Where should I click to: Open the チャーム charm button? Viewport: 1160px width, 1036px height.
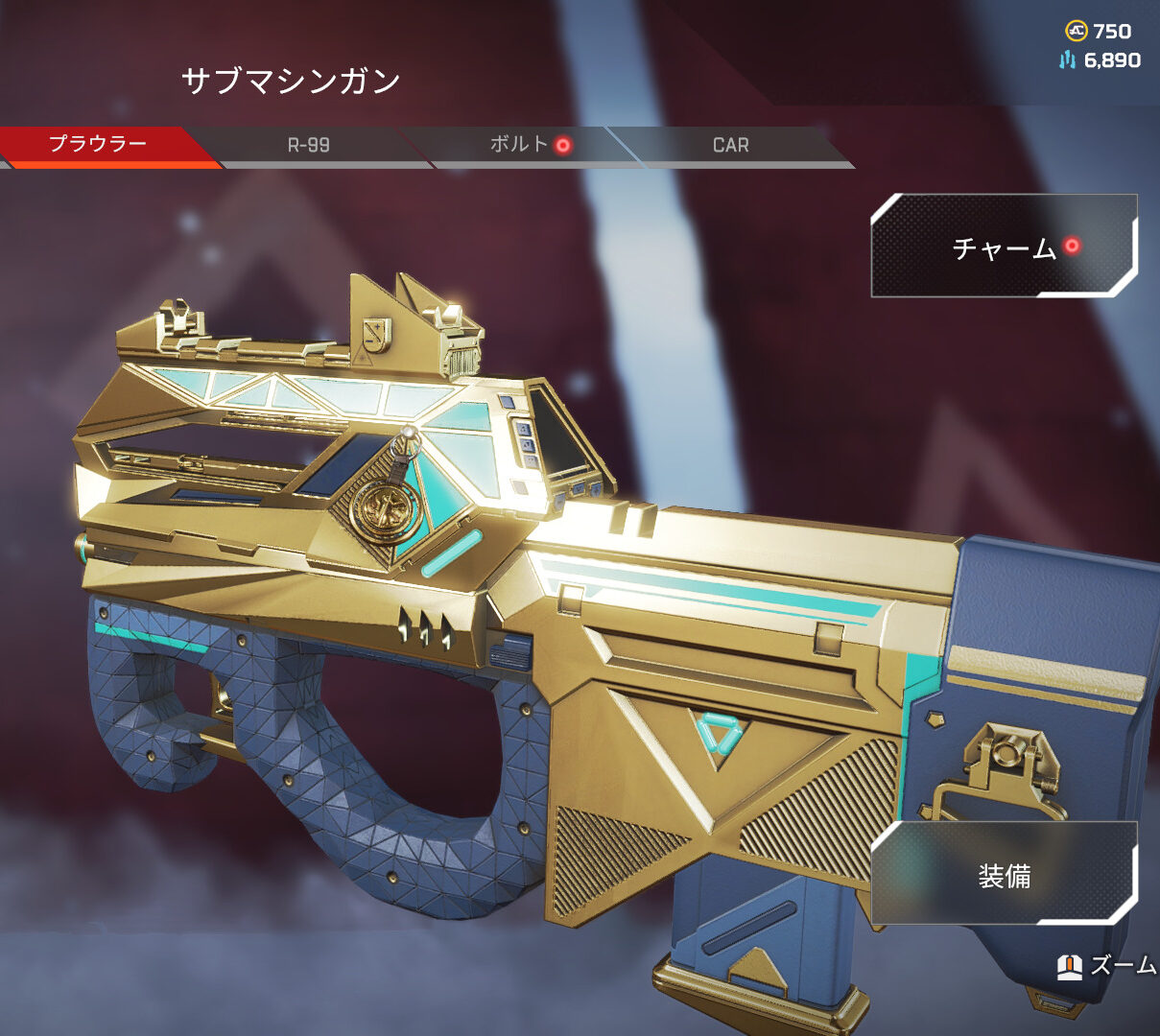coord(1004,247)
